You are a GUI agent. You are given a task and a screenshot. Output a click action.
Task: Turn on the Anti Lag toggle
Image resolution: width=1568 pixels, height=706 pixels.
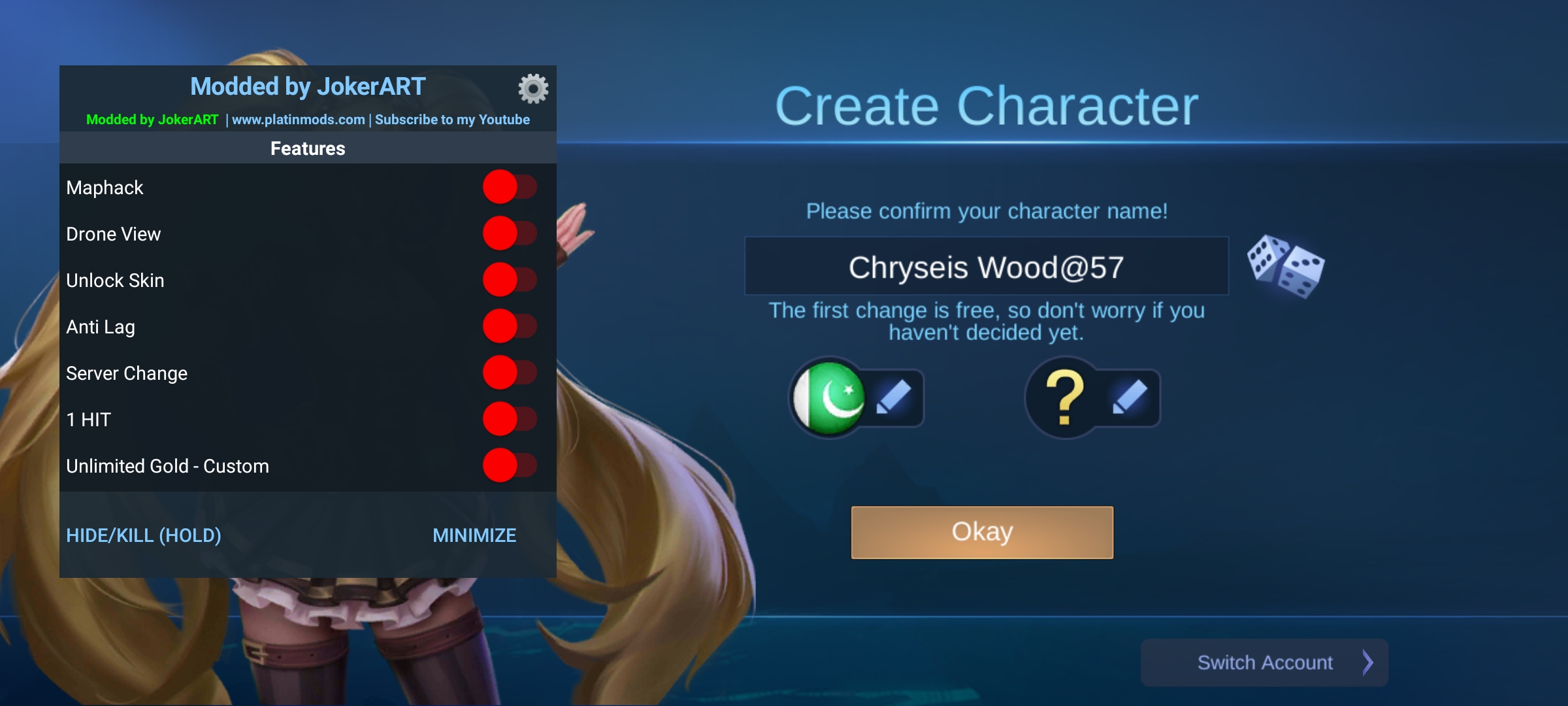(510, 326)
